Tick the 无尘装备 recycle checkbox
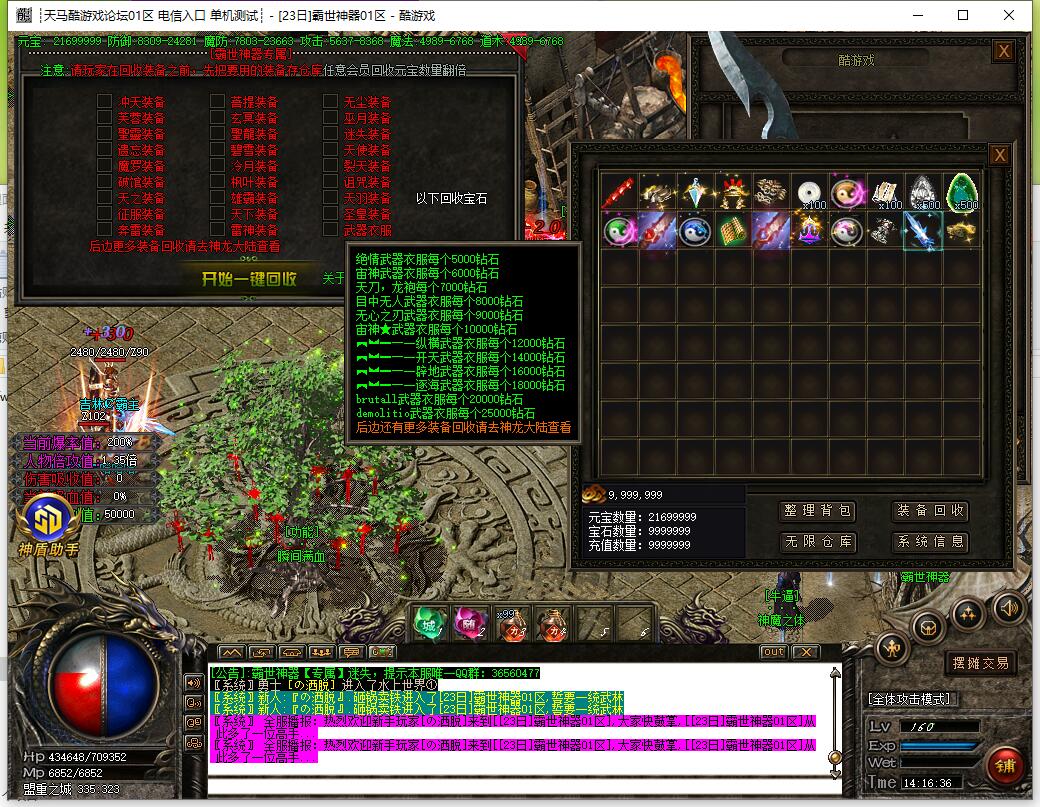Image resolution: width=1040 pixels, height=807 pixels. coord(330,102)
